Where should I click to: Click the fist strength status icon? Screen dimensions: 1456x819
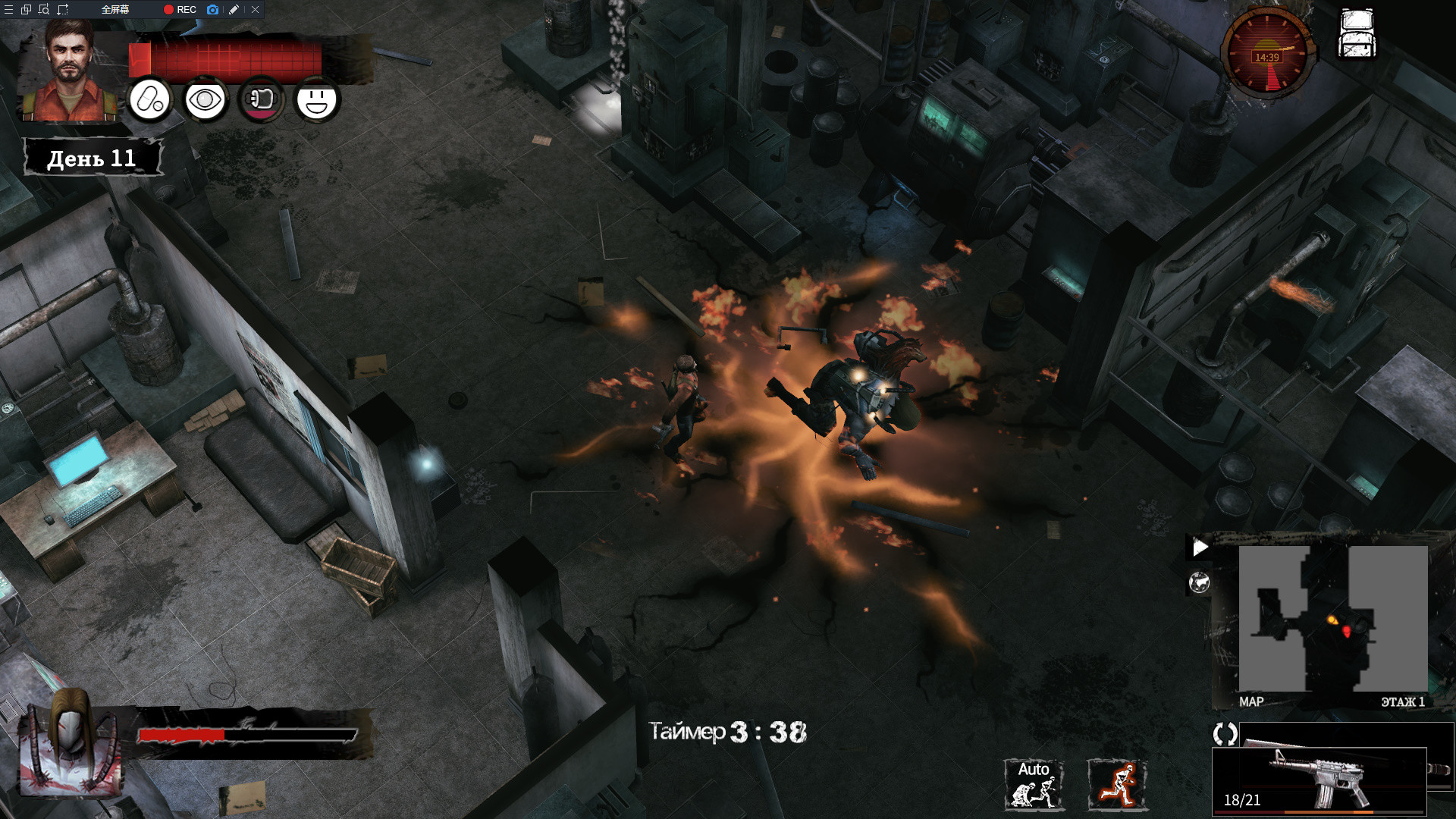coord(261,99)
